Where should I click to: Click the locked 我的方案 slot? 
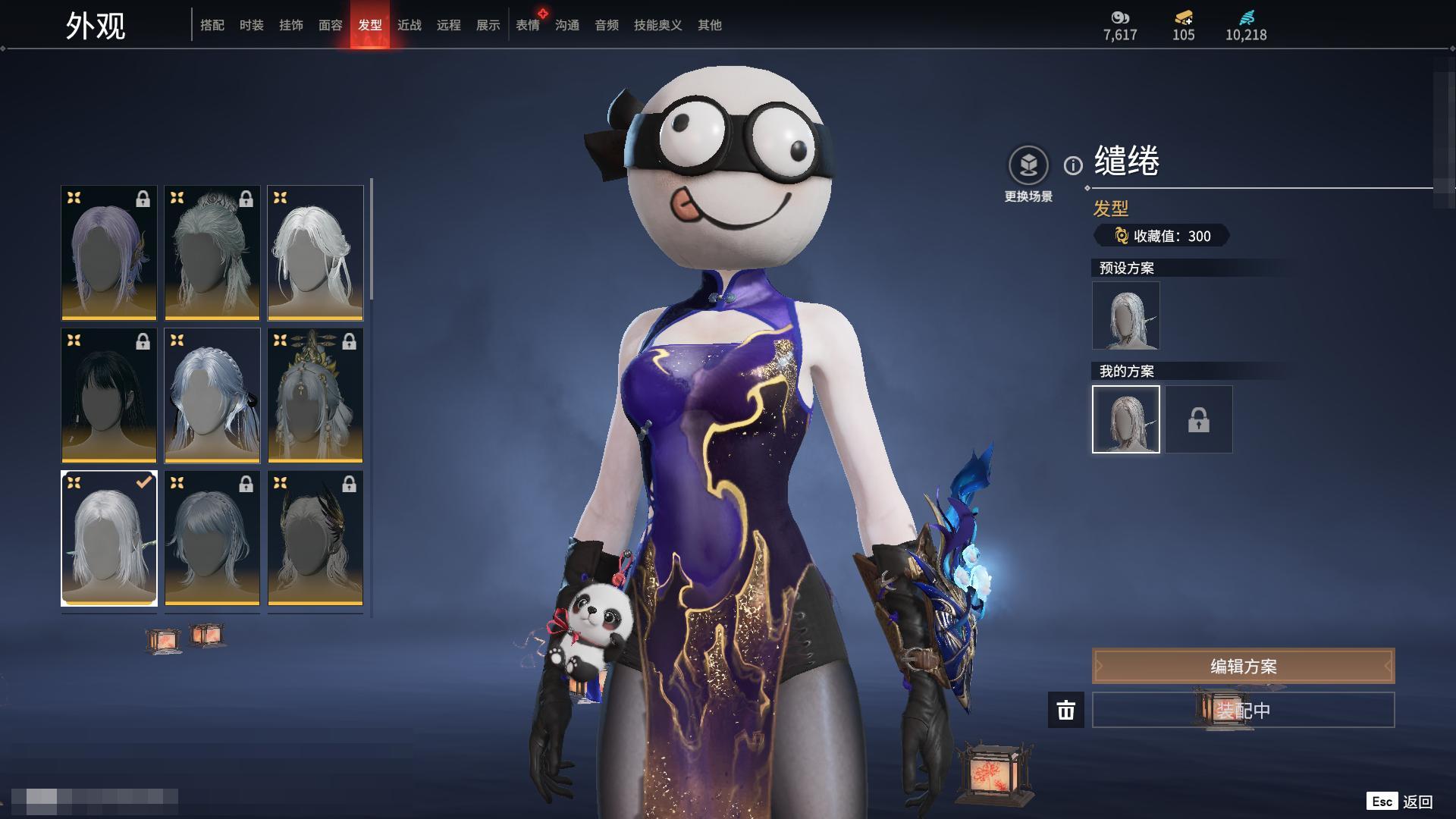tap(1199, 419)
